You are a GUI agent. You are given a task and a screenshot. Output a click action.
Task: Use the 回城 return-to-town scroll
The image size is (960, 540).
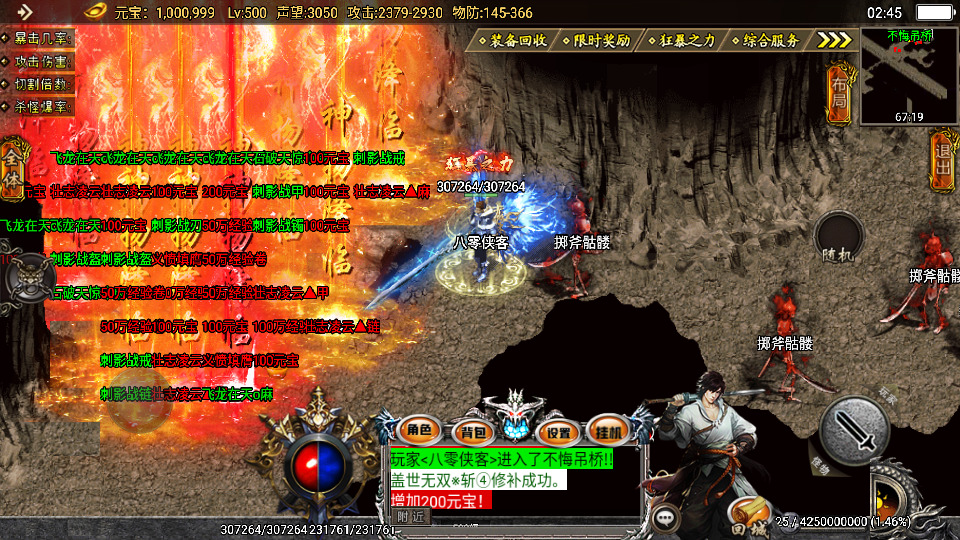pyautogui.click(x=745, y=513)
